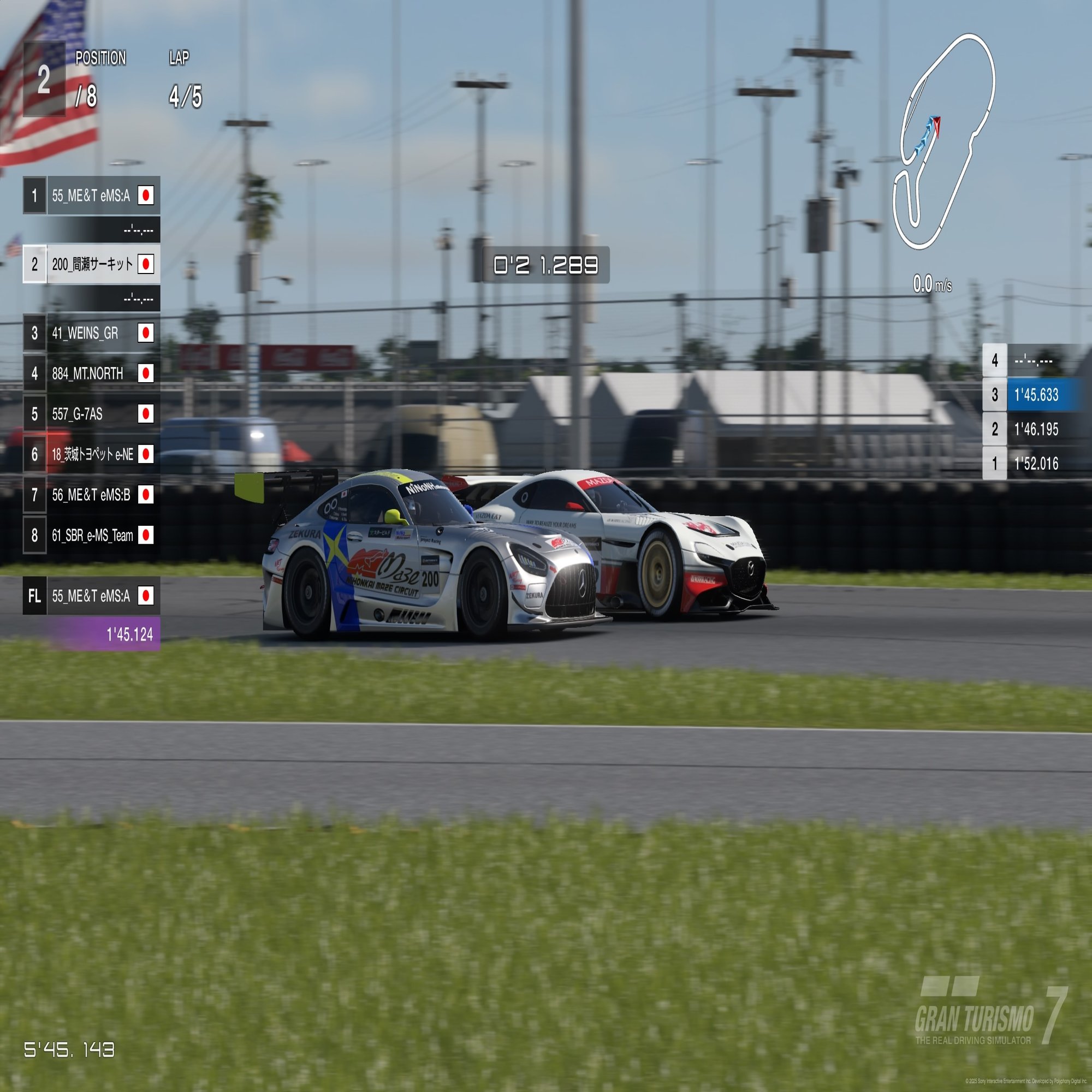
Task: Select the 557_G-7AS leaderboard entry
Action: coord(92,414)
